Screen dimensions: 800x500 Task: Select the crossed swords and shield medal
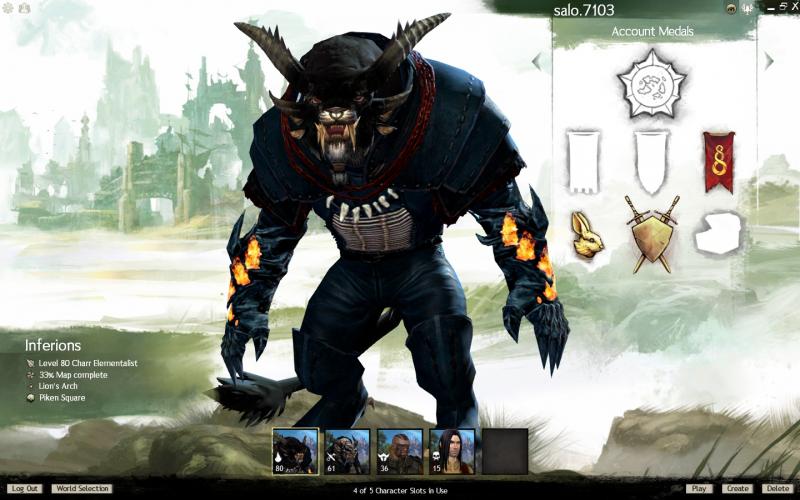coord(652,233)
